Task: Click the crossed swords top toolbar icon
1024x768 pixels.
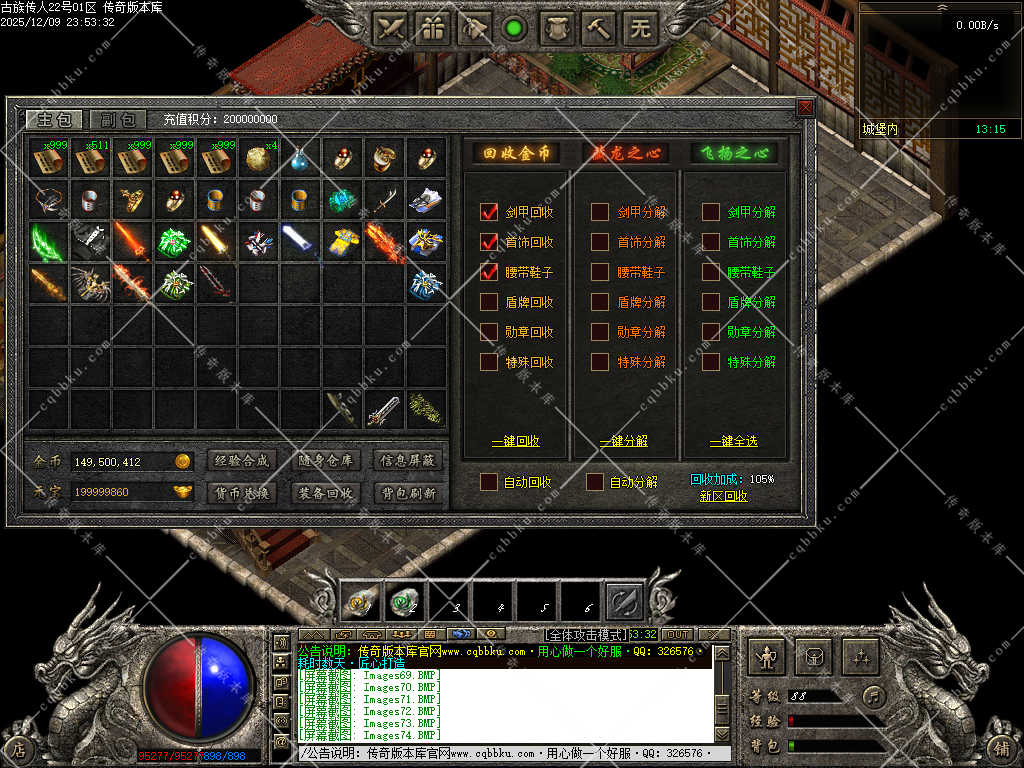Action: (389, 28)
